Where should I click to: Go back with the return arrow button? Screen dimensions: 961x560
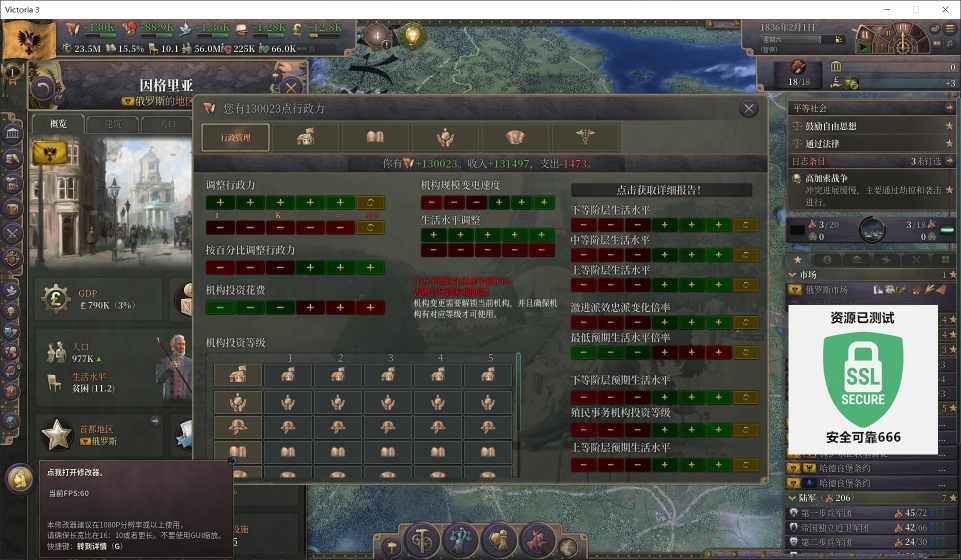pyautogui.click(x=42, y=88)
